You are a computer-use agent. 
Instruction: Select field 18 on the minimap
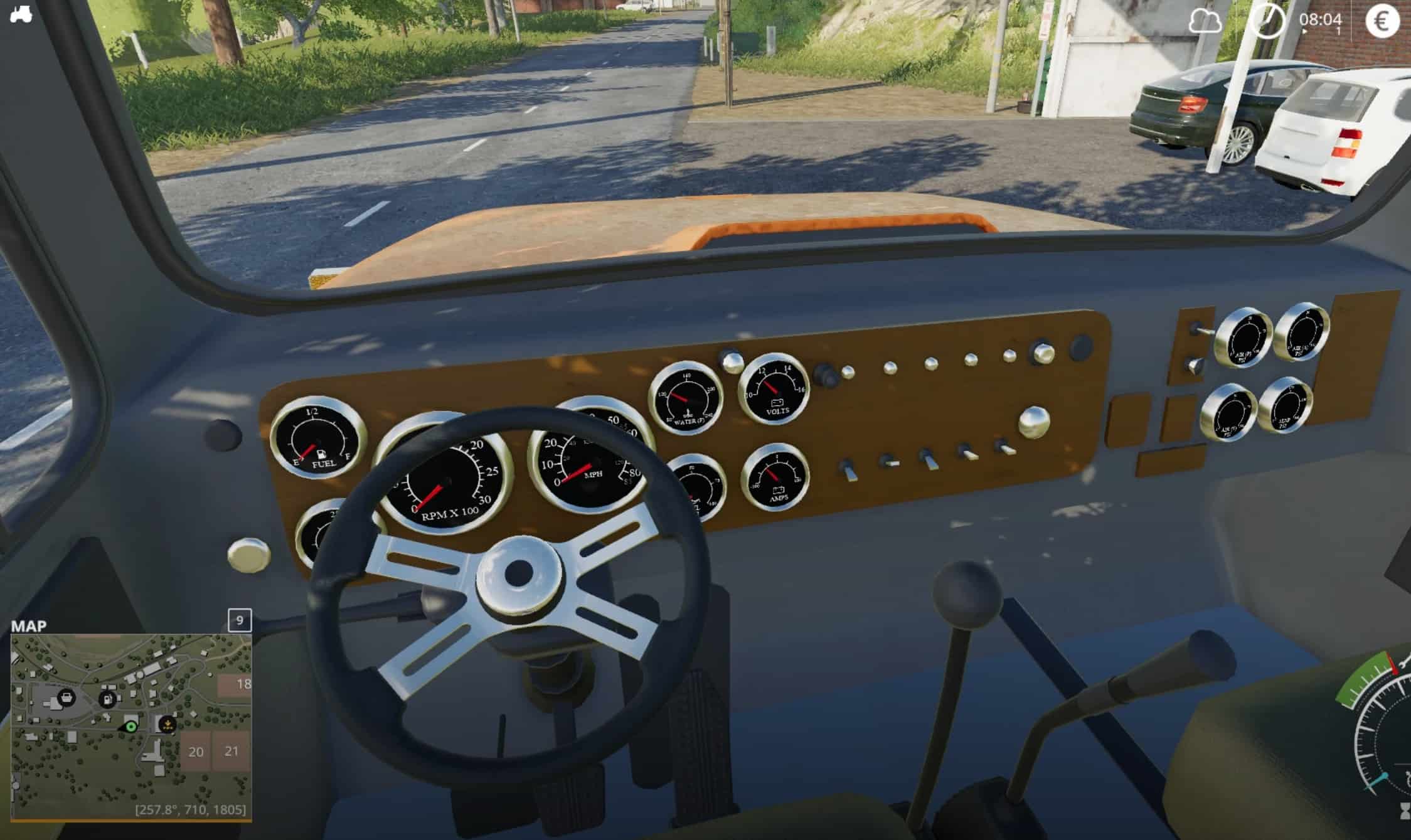tap(239, 684)
